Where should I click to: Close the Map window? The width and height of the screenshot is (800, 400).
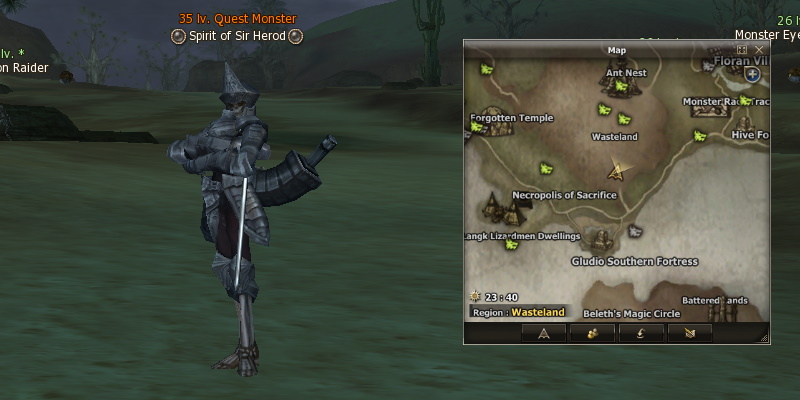pyautogui.click(x=759, y=49)
